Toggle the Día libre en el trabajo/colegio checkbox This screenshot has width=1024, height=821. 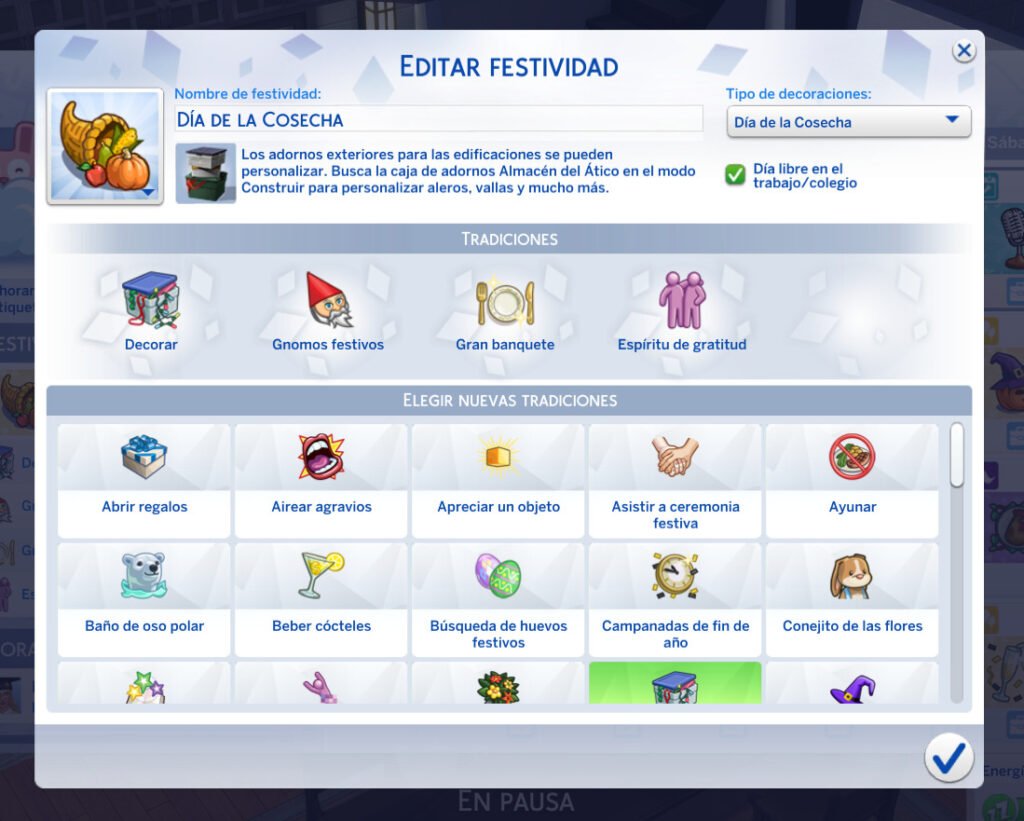click(x=736, y=175)
